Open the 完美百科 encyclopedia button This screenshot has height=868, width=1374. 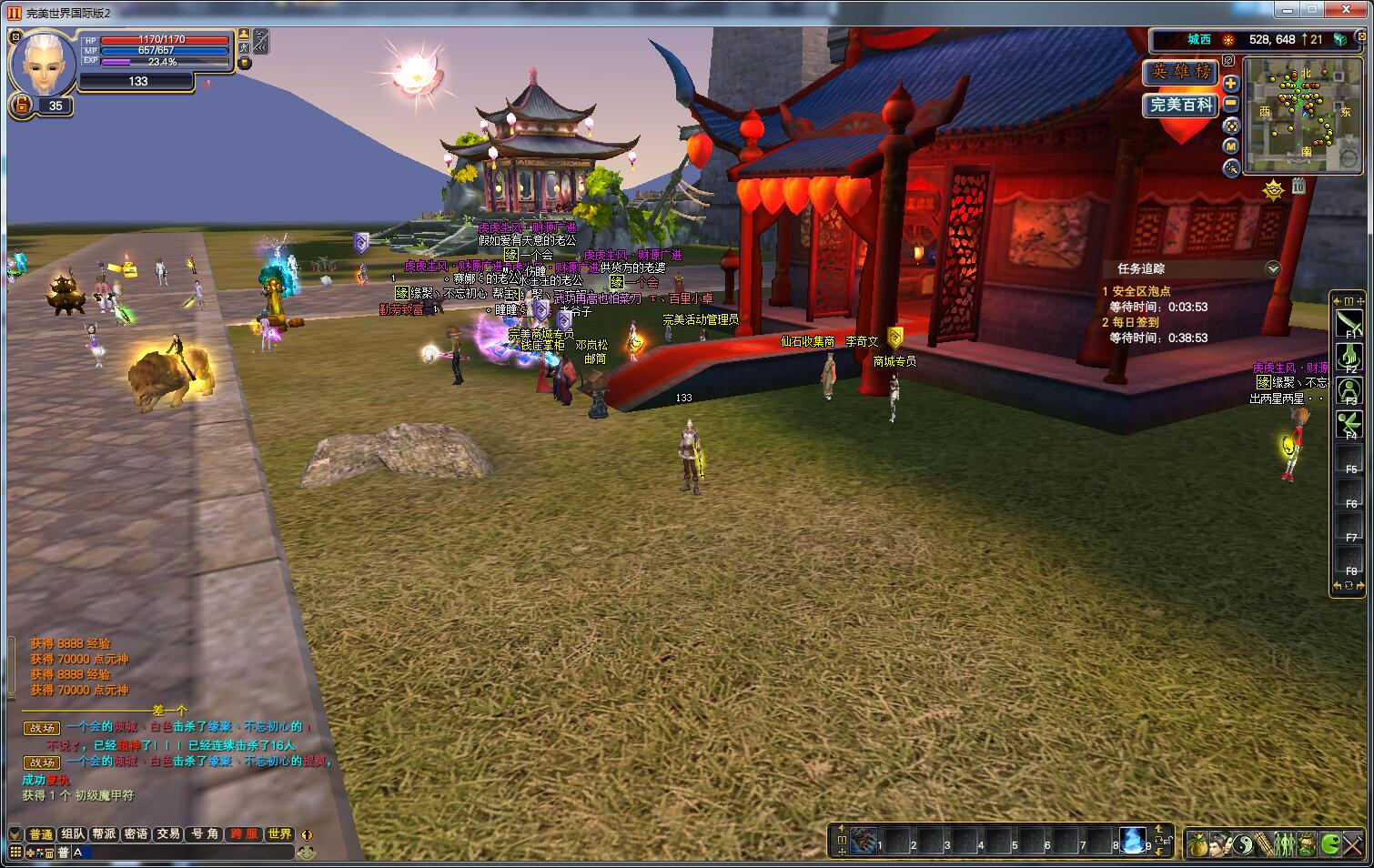[x=1180, y=105]
